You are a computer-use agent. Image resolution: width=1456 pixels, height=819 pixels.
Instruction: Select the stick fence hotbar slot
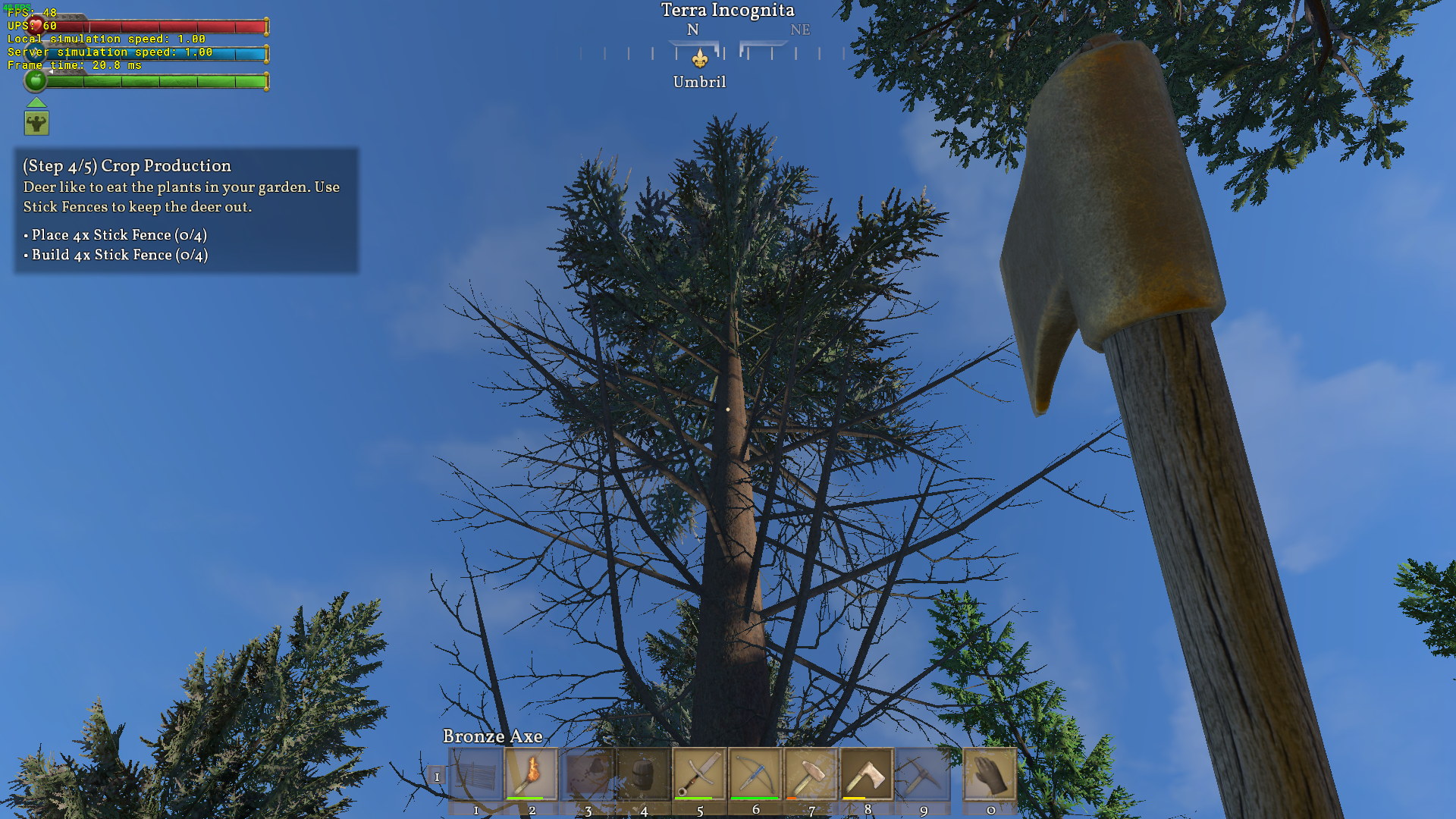(476, 775)
